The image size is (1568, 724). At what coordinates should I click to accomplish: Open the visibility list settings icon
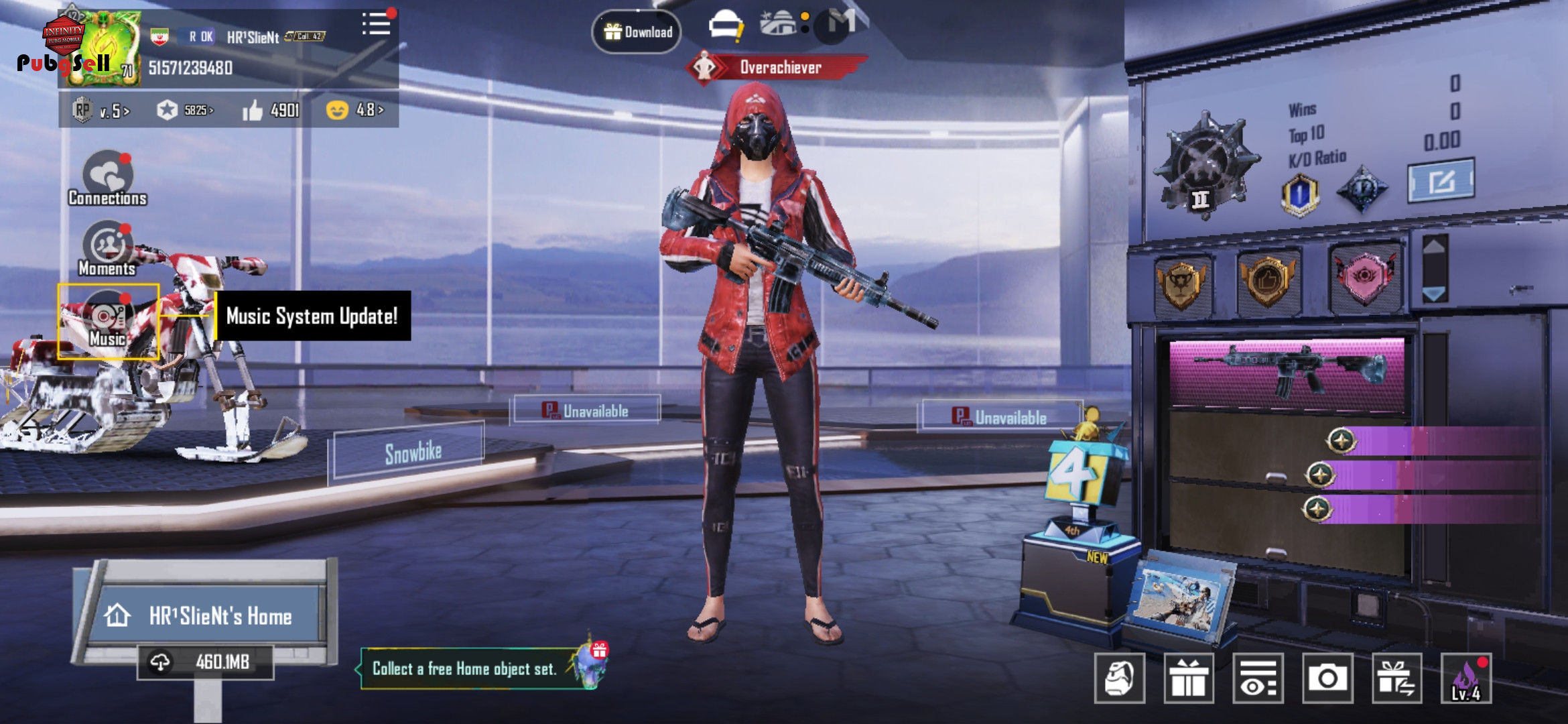click(x=1258, y=678)
